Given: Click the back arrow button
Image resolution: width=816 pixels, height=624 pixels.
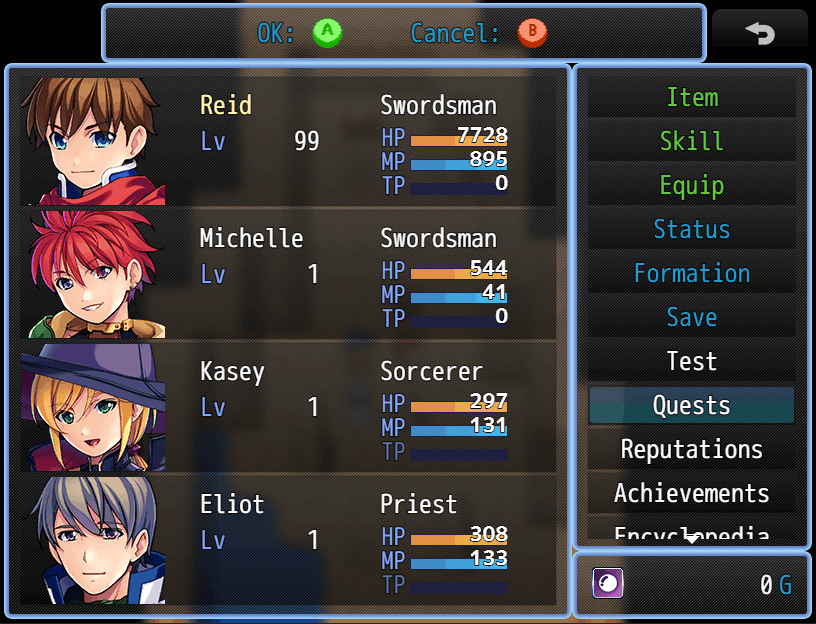Looking at the screenshot, I should [760, 34].
